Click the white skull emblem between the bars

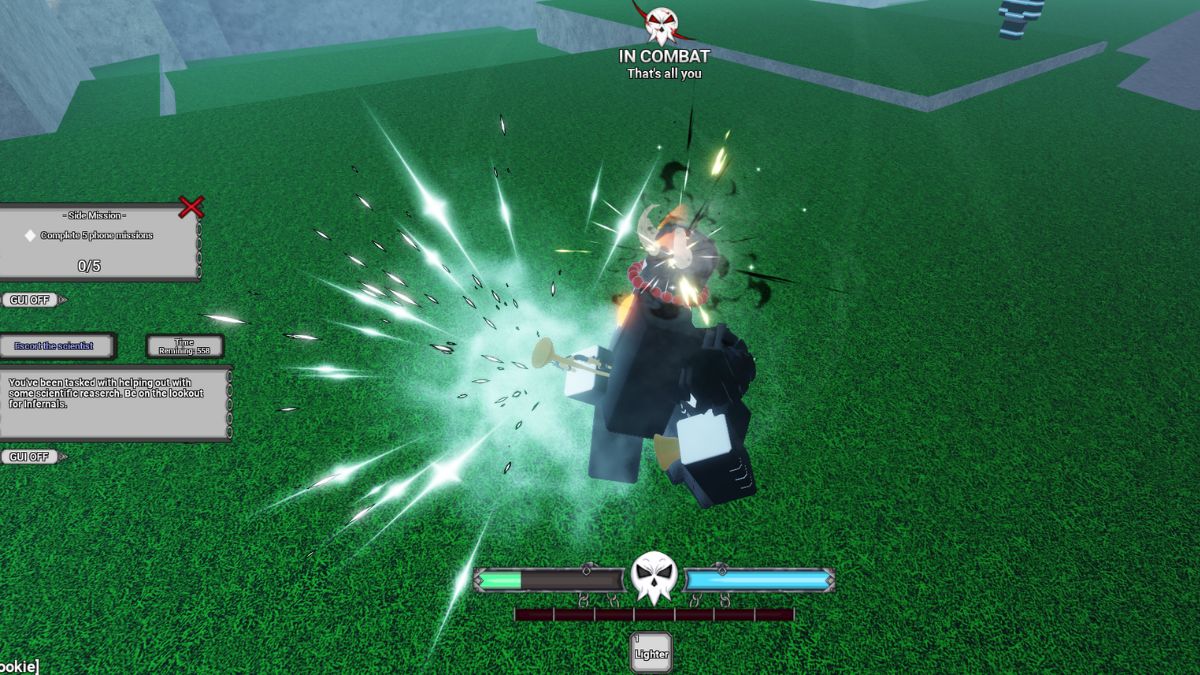(654, 577)
